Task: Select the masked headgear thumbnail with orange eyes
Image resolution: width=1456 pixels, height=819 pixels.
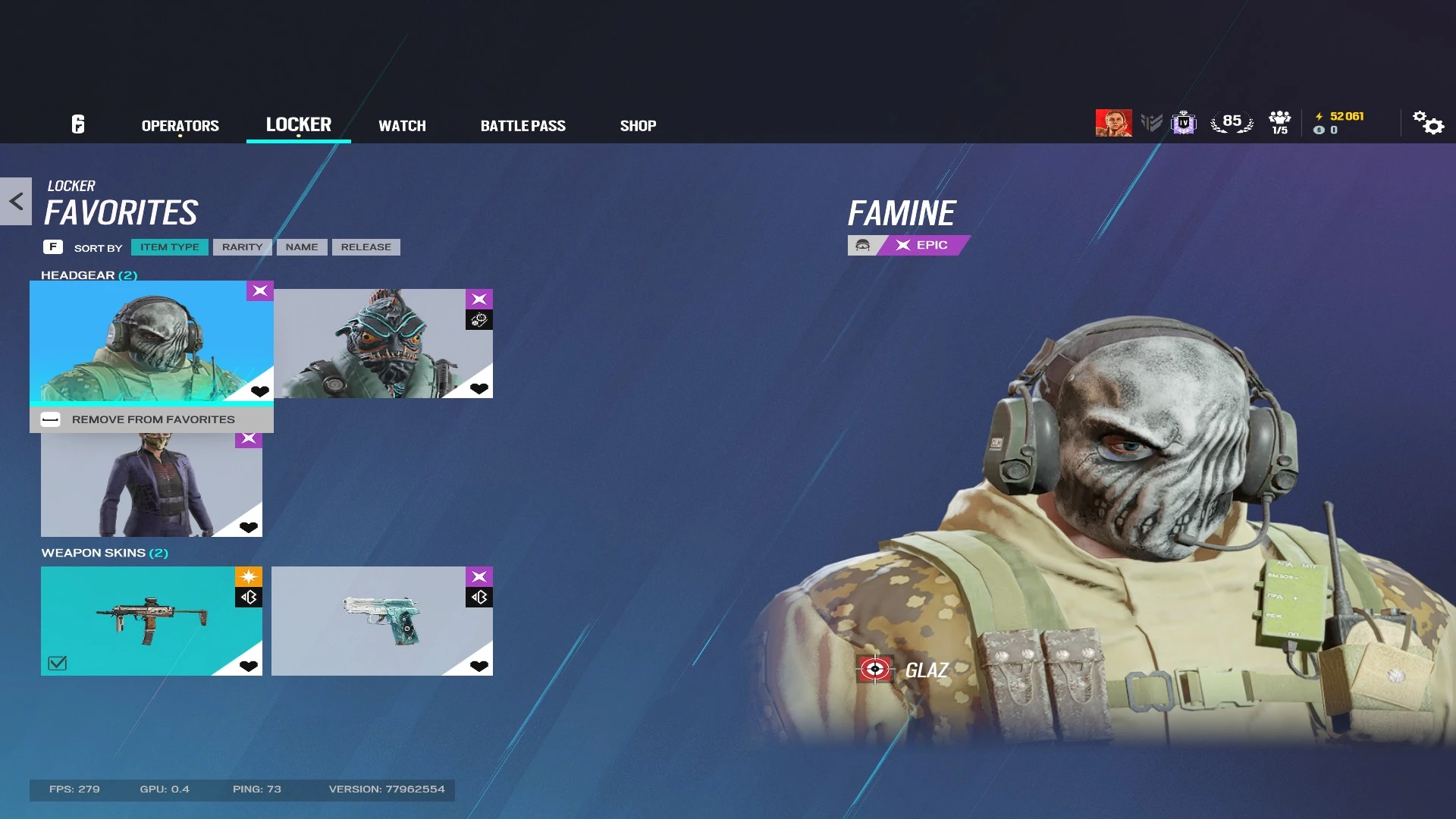Action: [384, 342]
